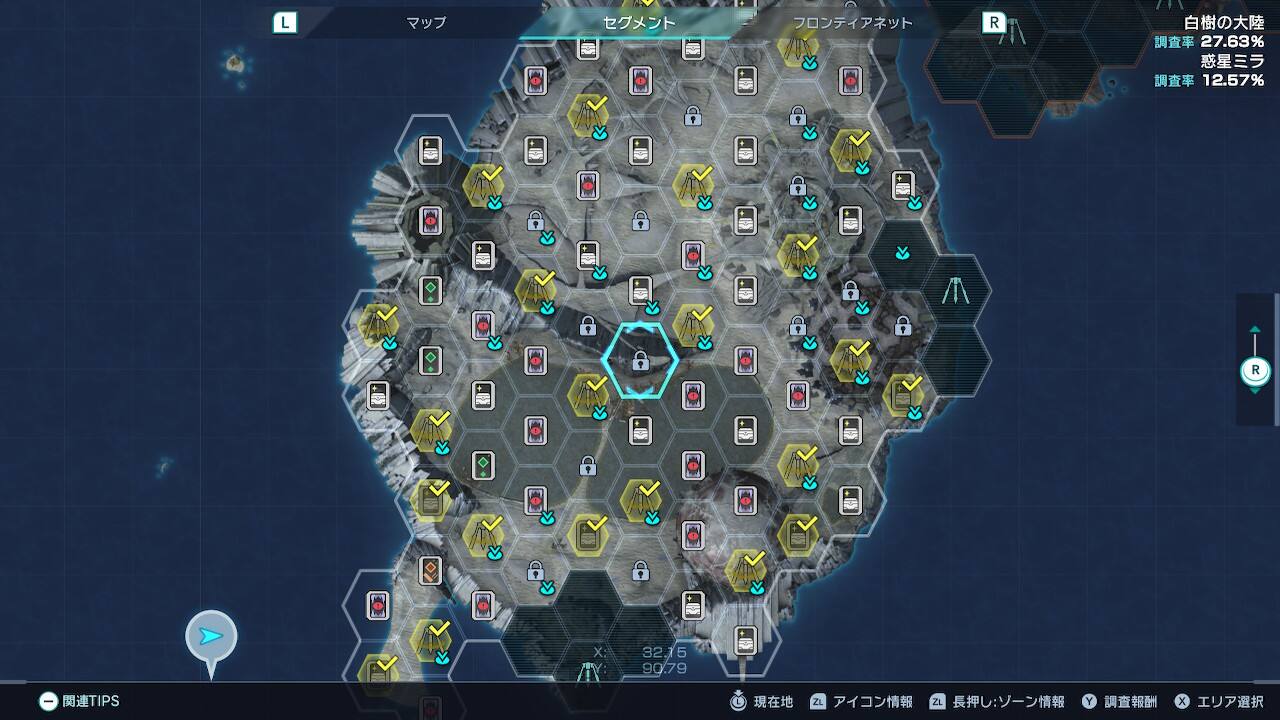Choose the segment with the orange diamond icon
Image resolution: width=1280 pixels, height=720 pixels.
tap(431, 570)
